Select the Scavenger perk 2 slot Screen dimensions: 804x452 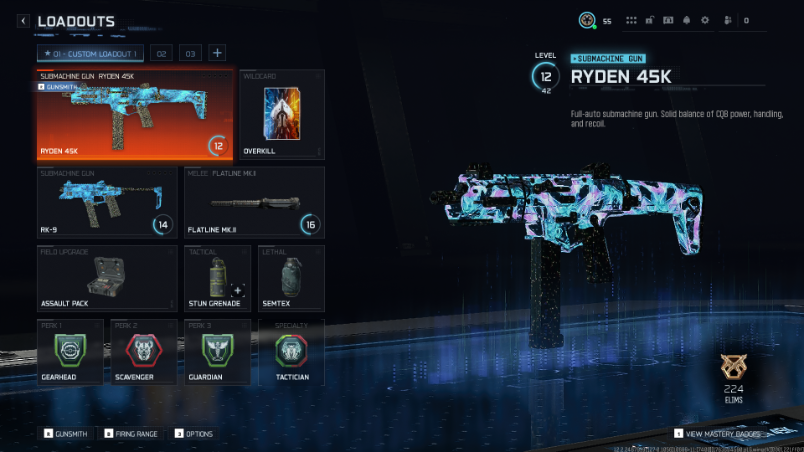click(144, 352)
